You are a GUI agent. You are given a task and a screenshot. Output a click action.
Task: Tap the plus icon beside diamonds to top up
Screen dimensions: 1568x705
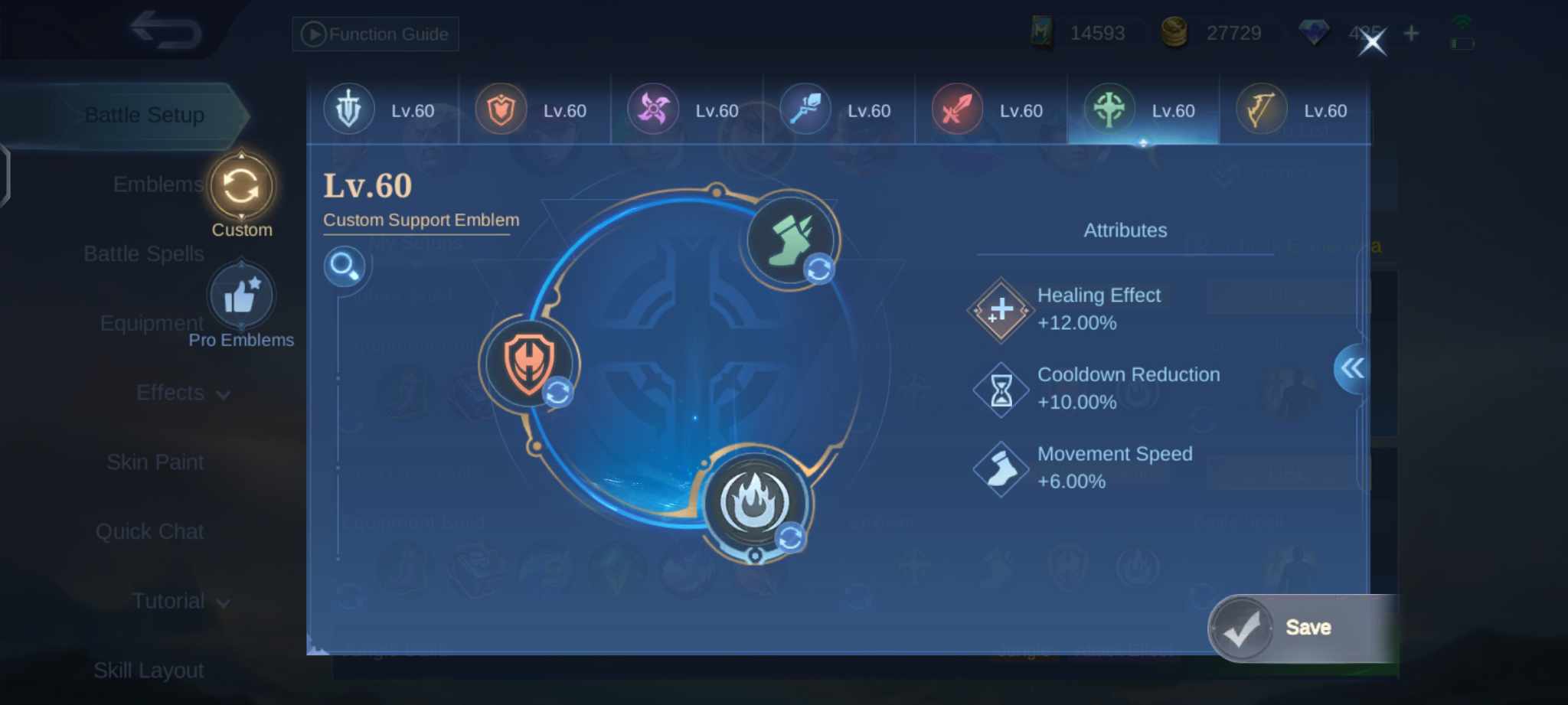[1410, 33]
